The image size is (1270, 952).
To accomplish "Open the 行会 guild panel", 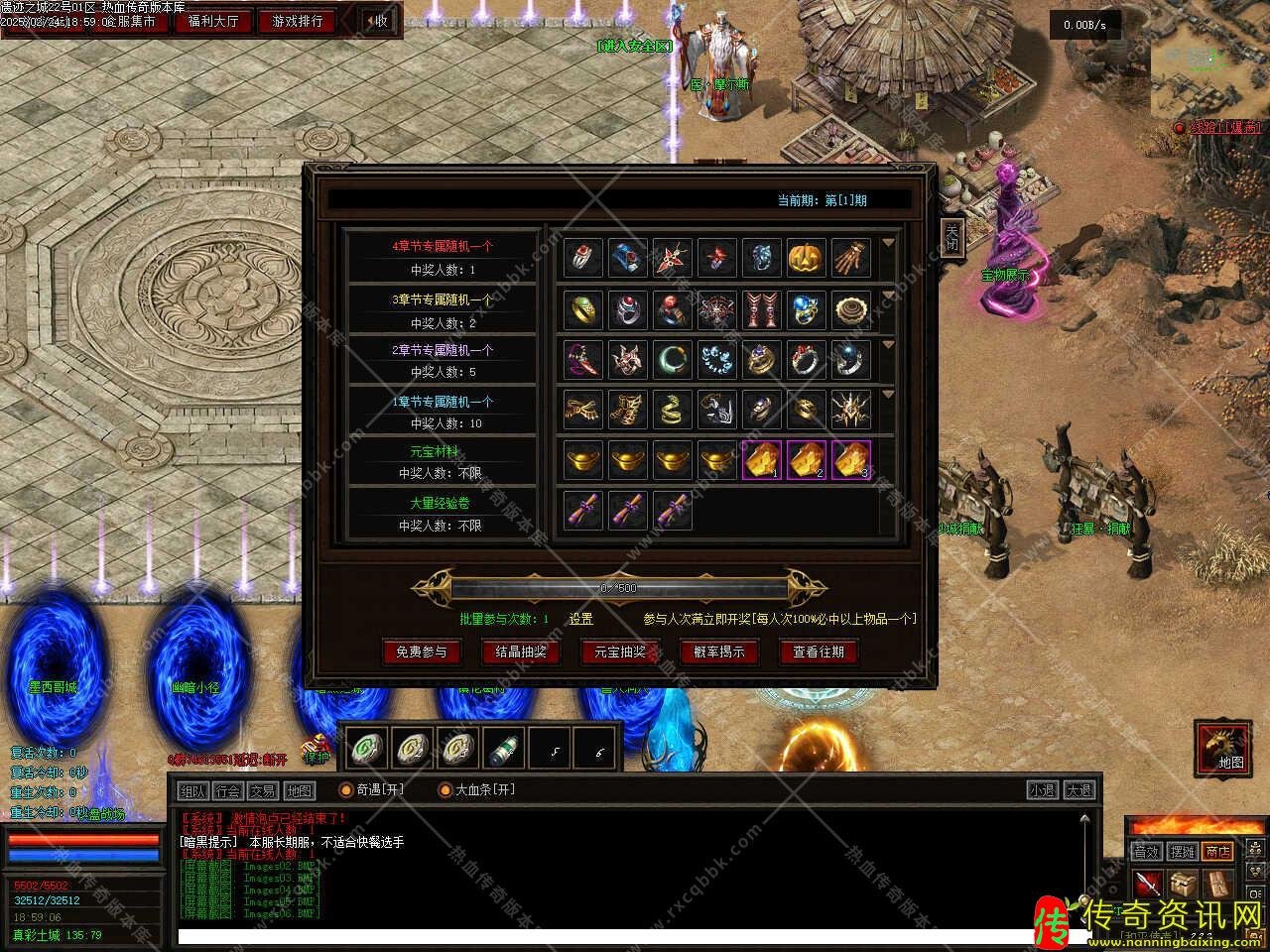I will point(227,790).
